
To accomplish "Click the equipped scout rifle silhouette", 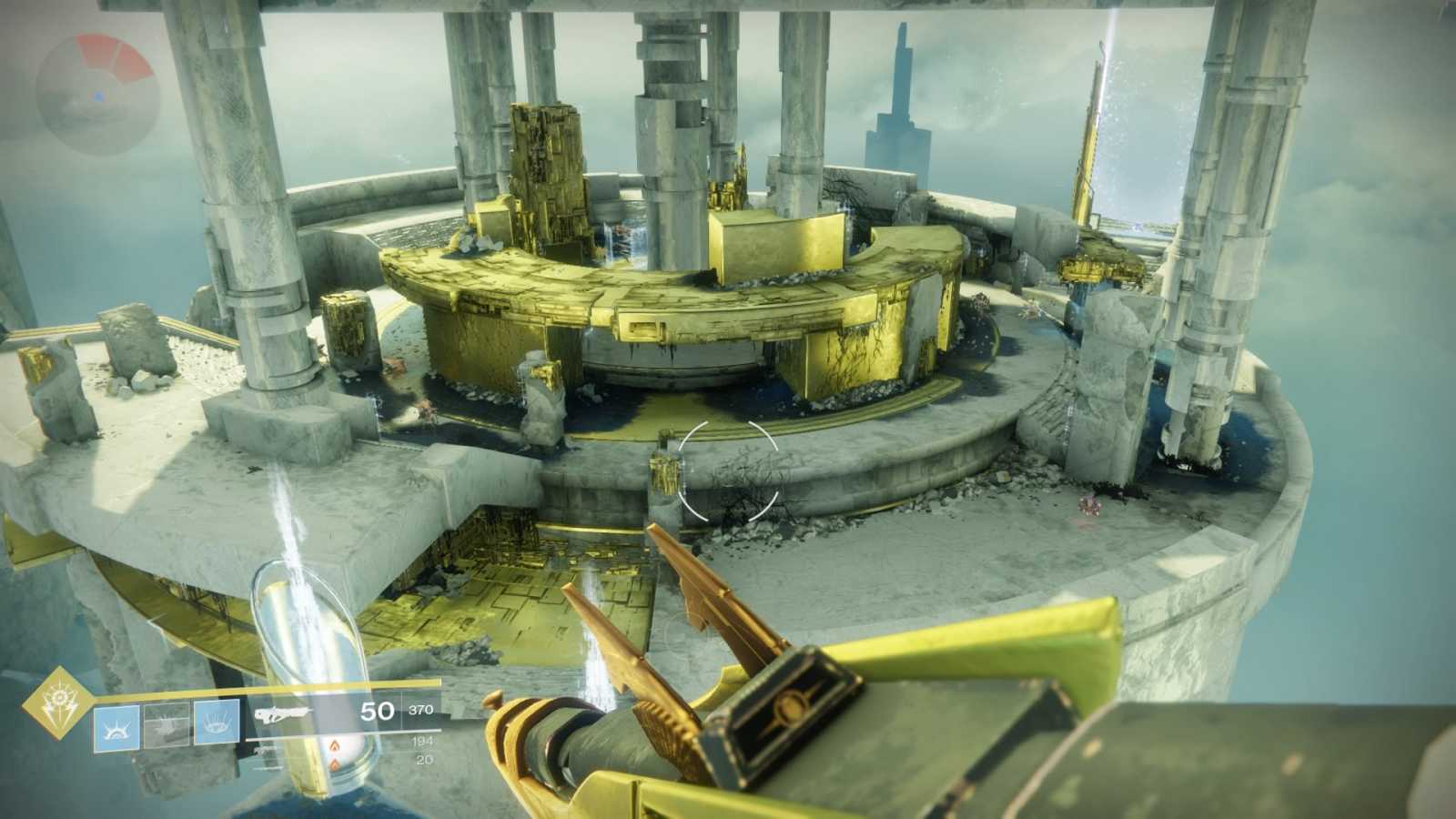I will (284, 713).
